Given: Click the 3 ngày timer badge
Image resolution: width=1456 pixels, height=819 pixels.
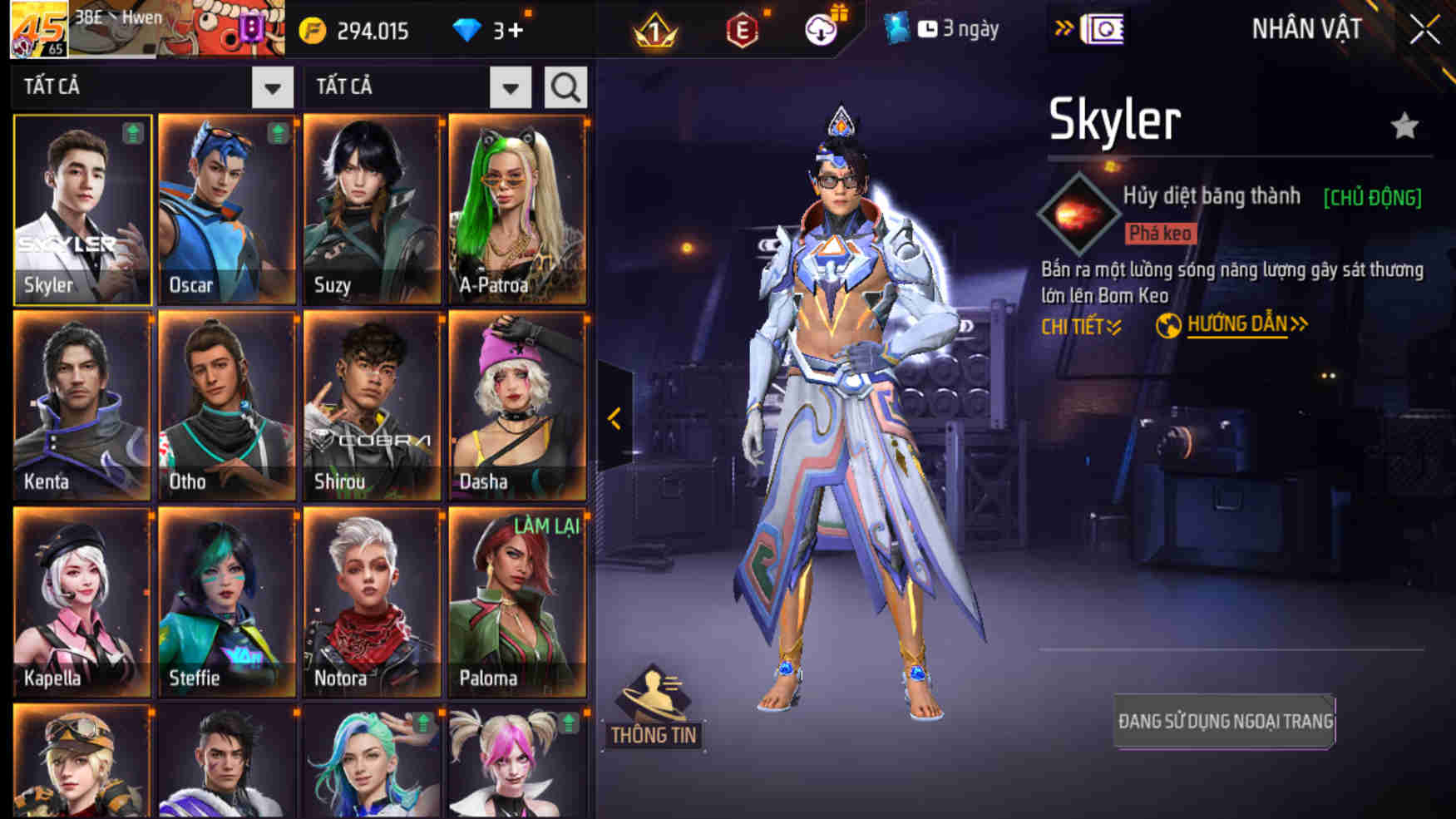Looking at the screenshot, I should pyautogui.click(x=955, y=30).
